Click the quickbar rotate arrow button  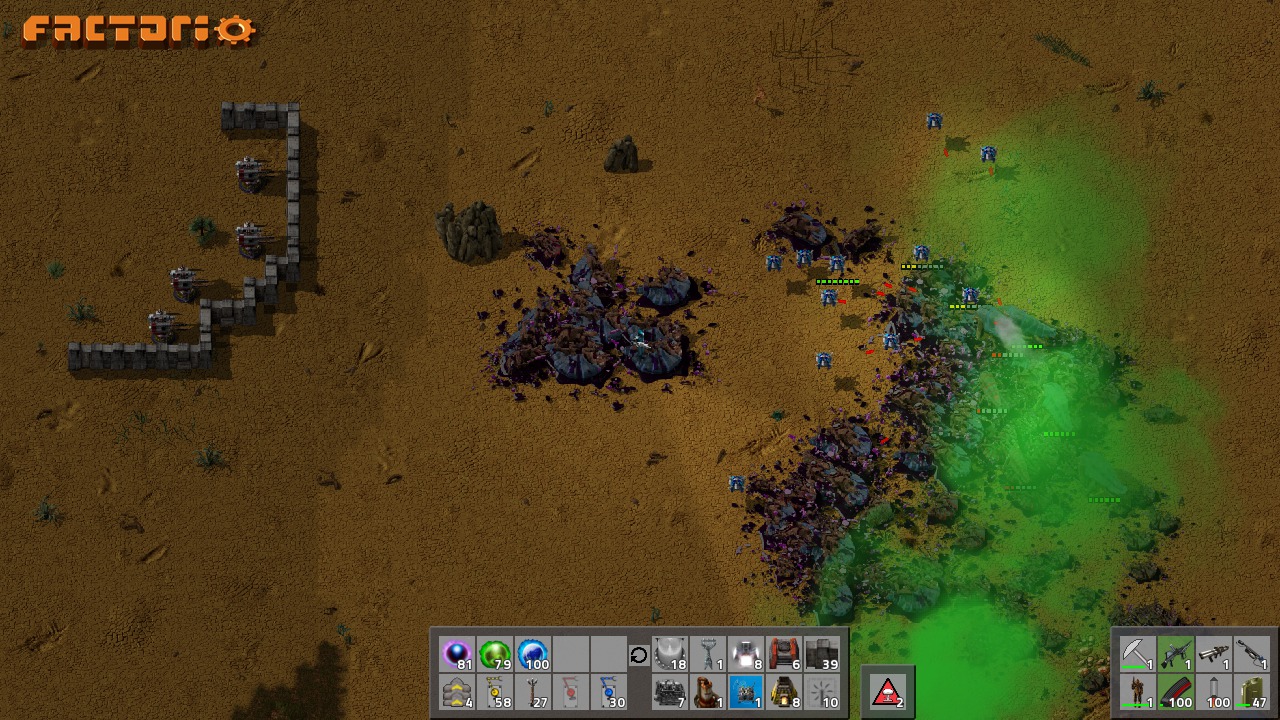[639, 656]
